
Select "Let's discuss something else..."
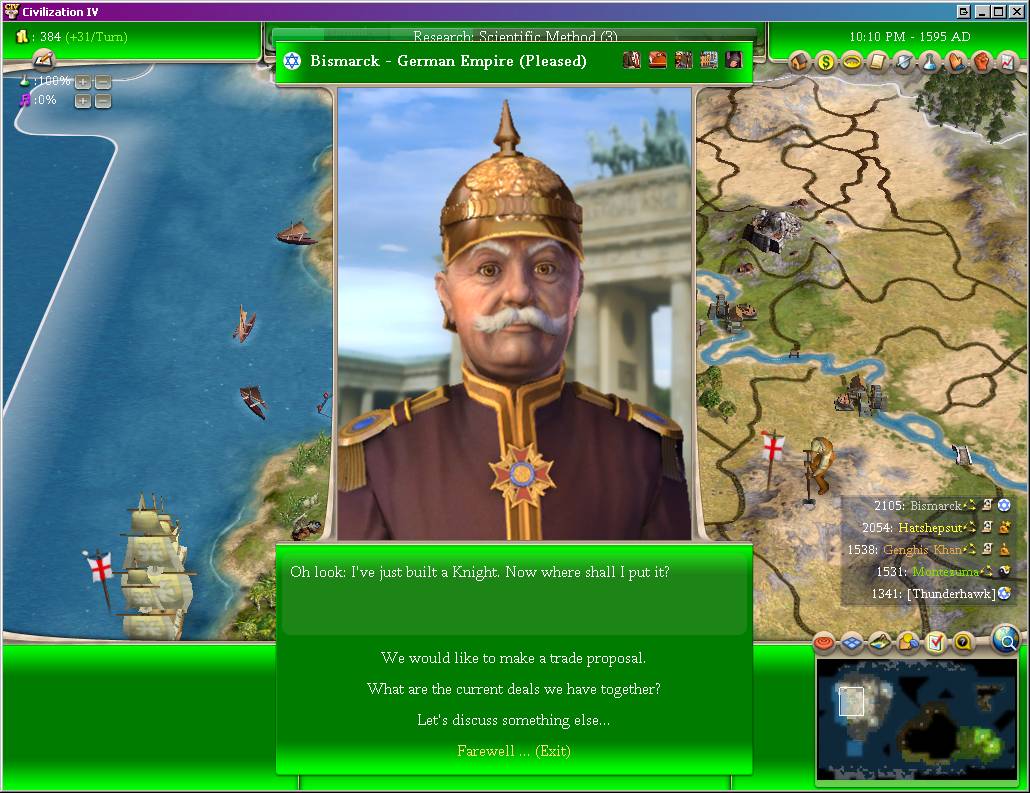513,720
